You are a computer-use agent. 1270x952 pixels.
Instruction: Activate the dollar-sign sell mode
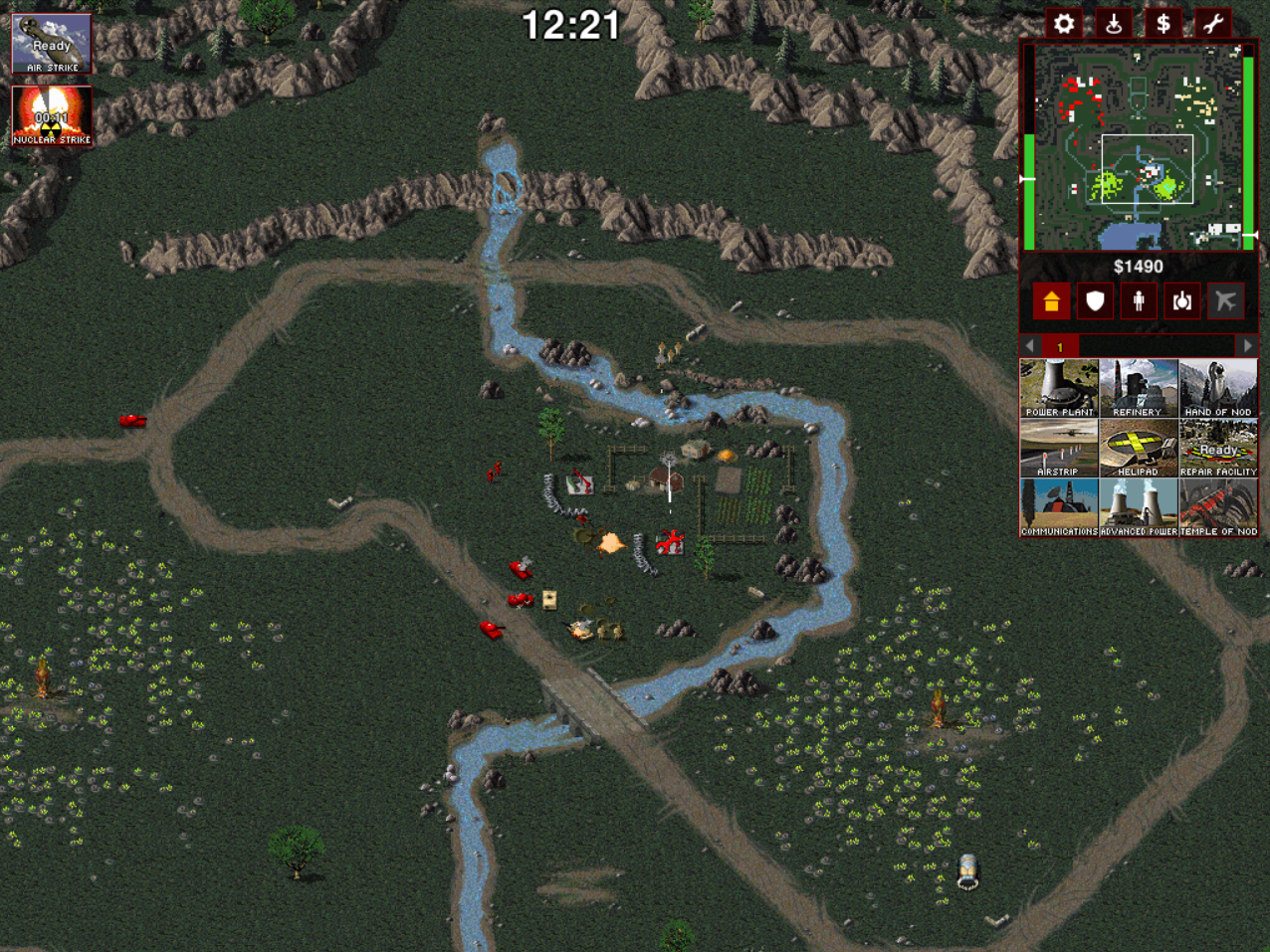tap(1164, 24)
